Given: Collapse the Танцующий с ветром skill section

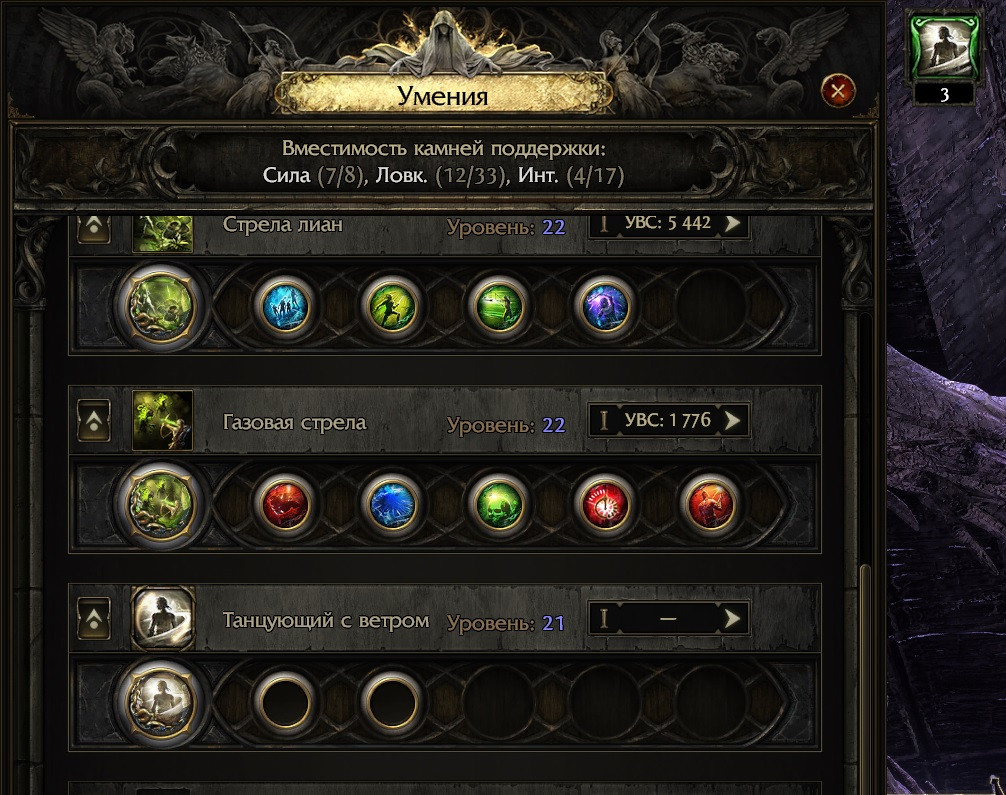Looking at the screenshot, I should point(94,619).
